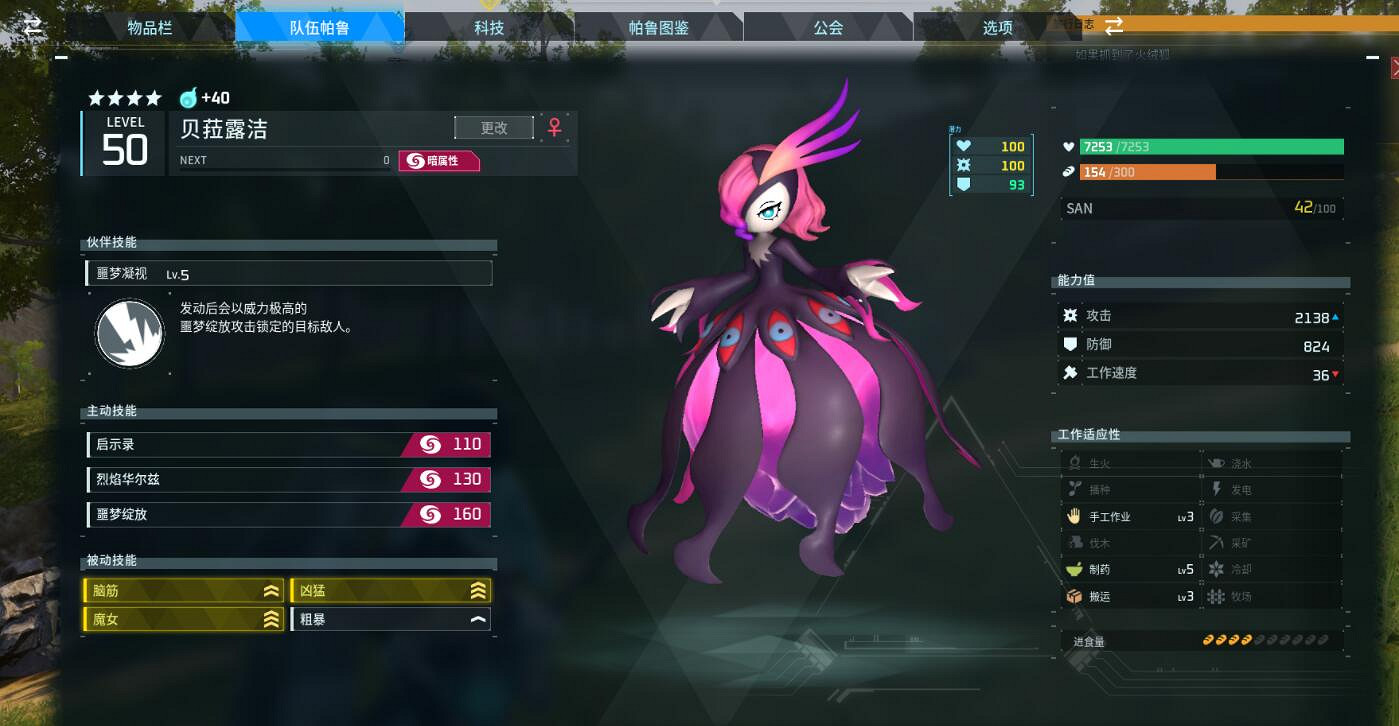Screen dimensions: 1399x726
Task: Switch to the 科技 tab
Action: [489, 26]
